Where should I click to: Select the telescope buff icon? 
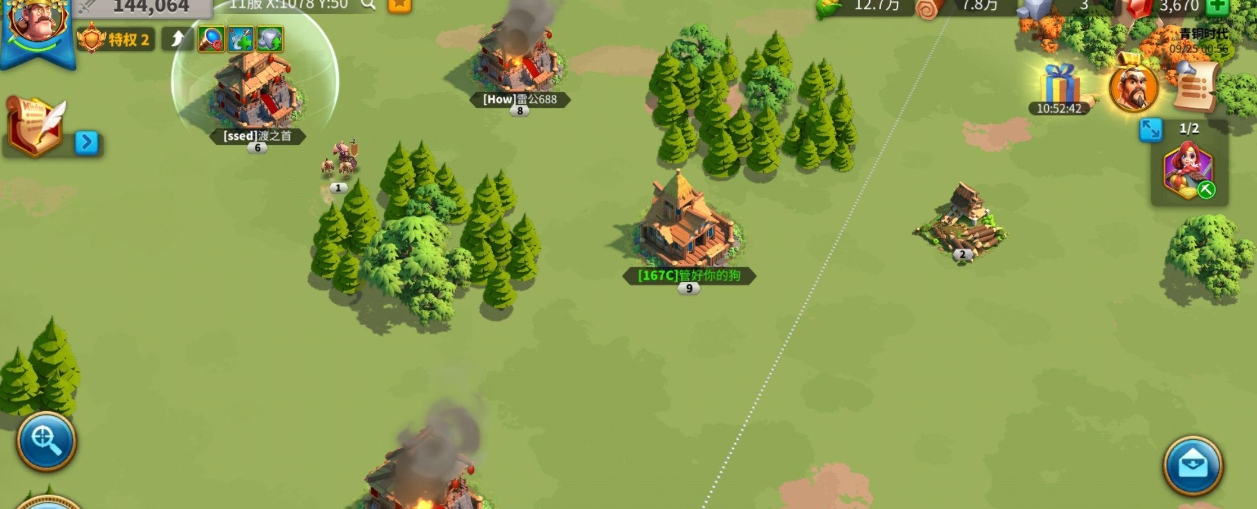point(211,40)
